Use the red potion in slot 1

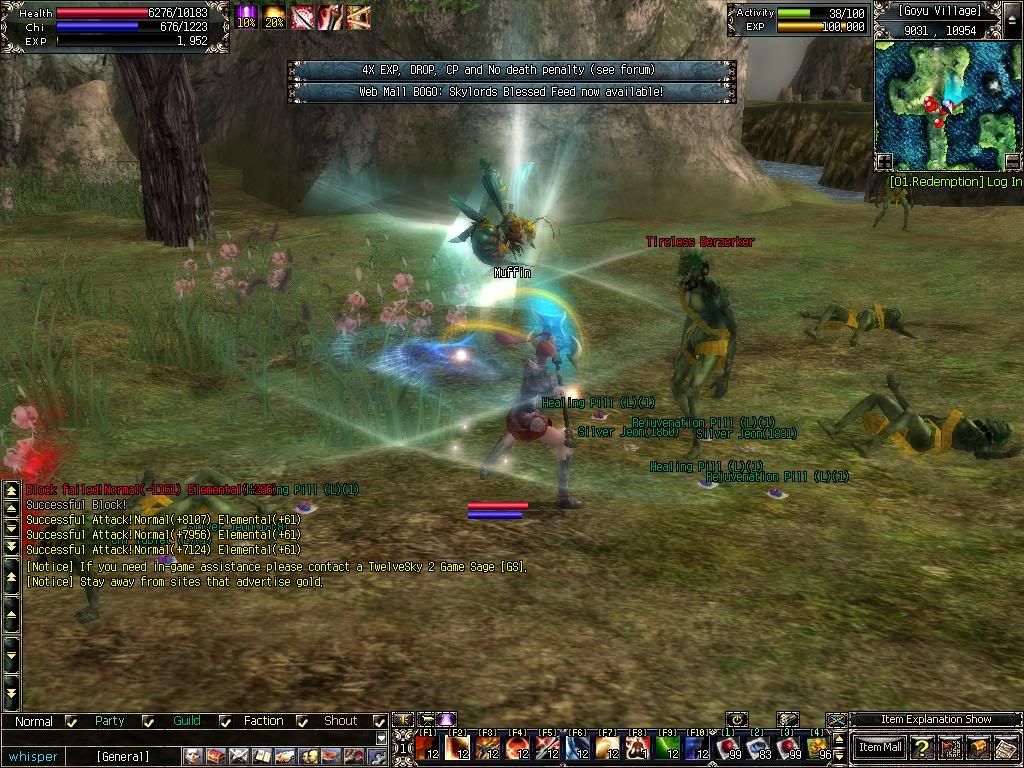point(728,747)
